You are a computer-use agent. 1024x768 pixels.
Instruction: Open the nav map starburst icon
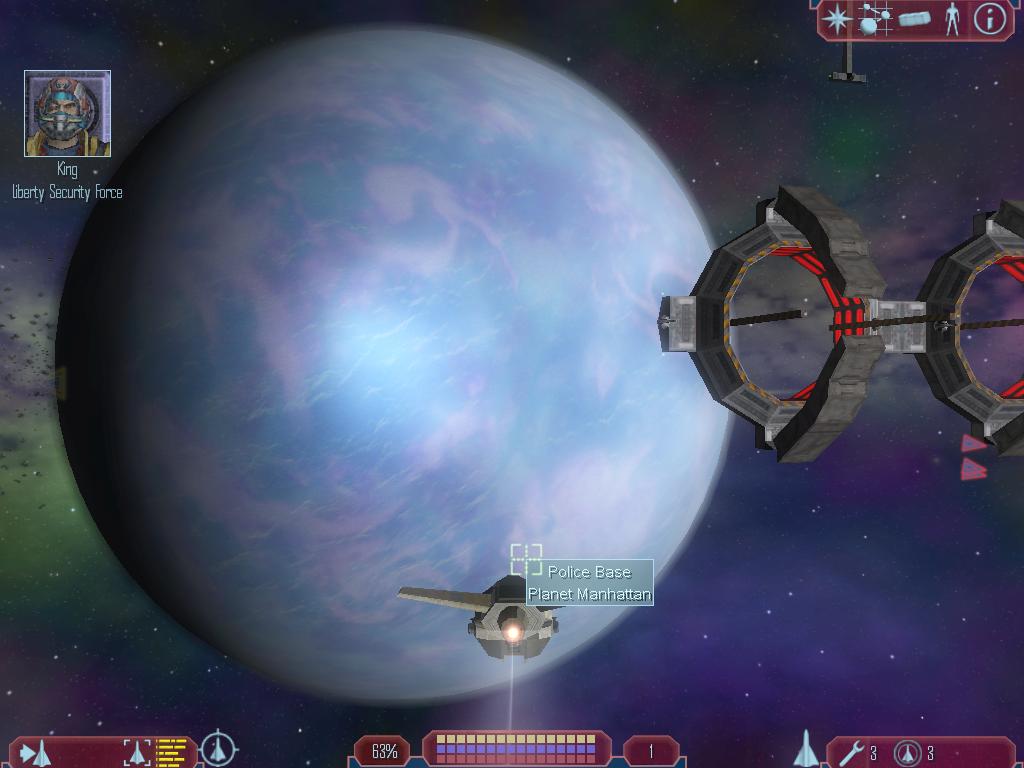(837, 19)
